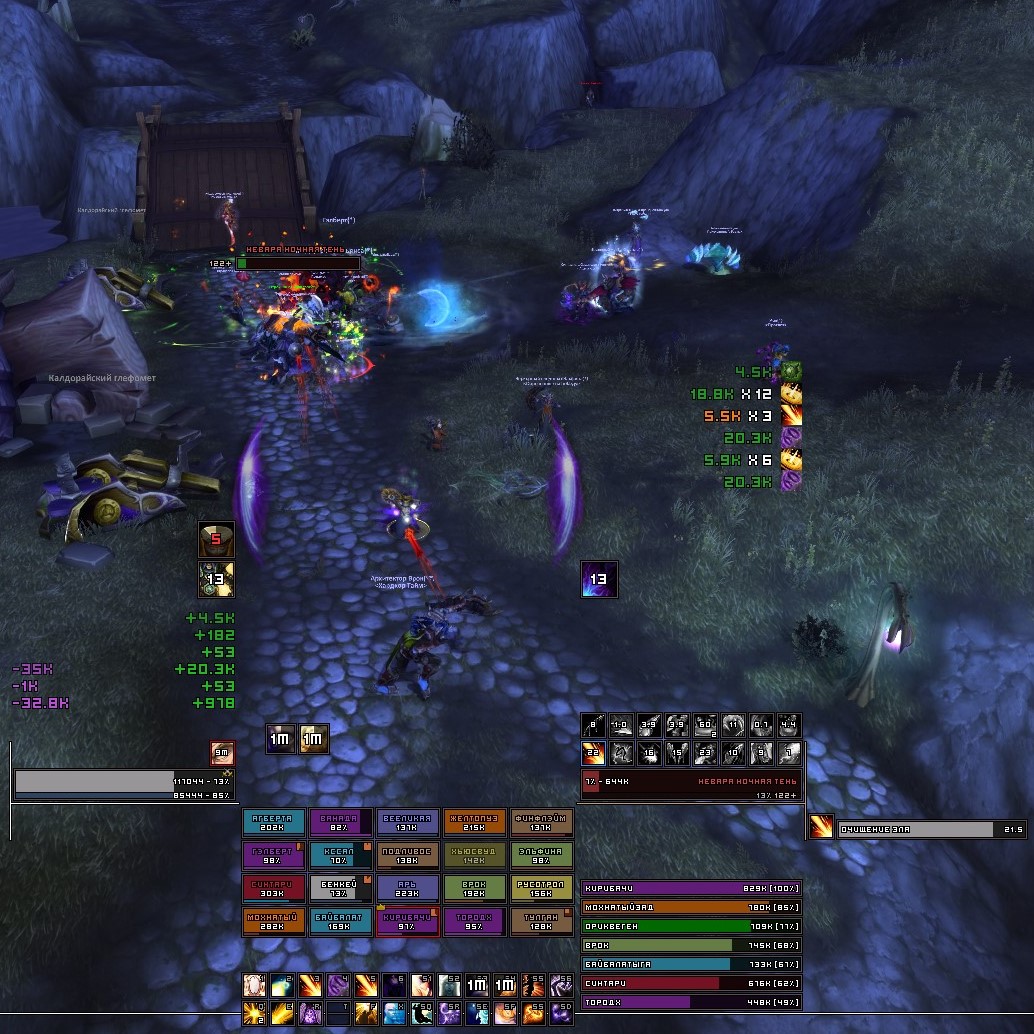The image size is (1034, 1034).
Task: Click the flame debuff icon showing 22
Action: click(593, 753)
